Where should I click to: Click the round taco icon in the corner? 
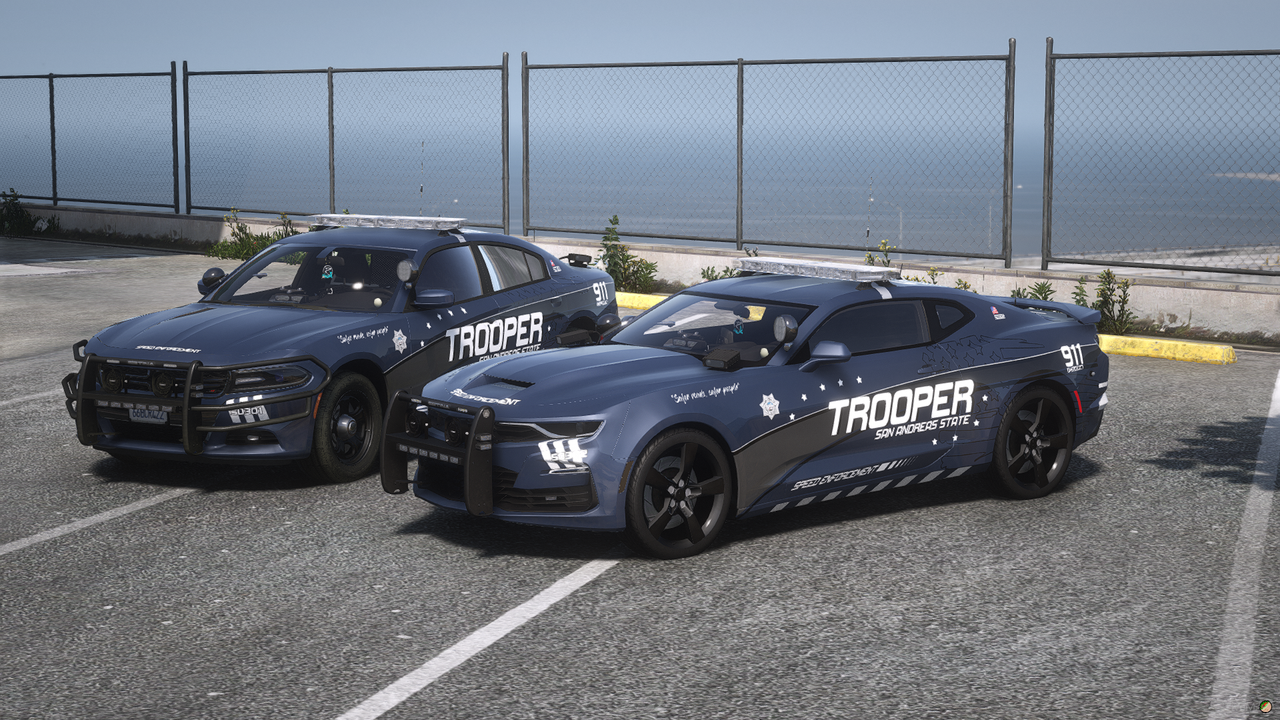(1266, 706)
